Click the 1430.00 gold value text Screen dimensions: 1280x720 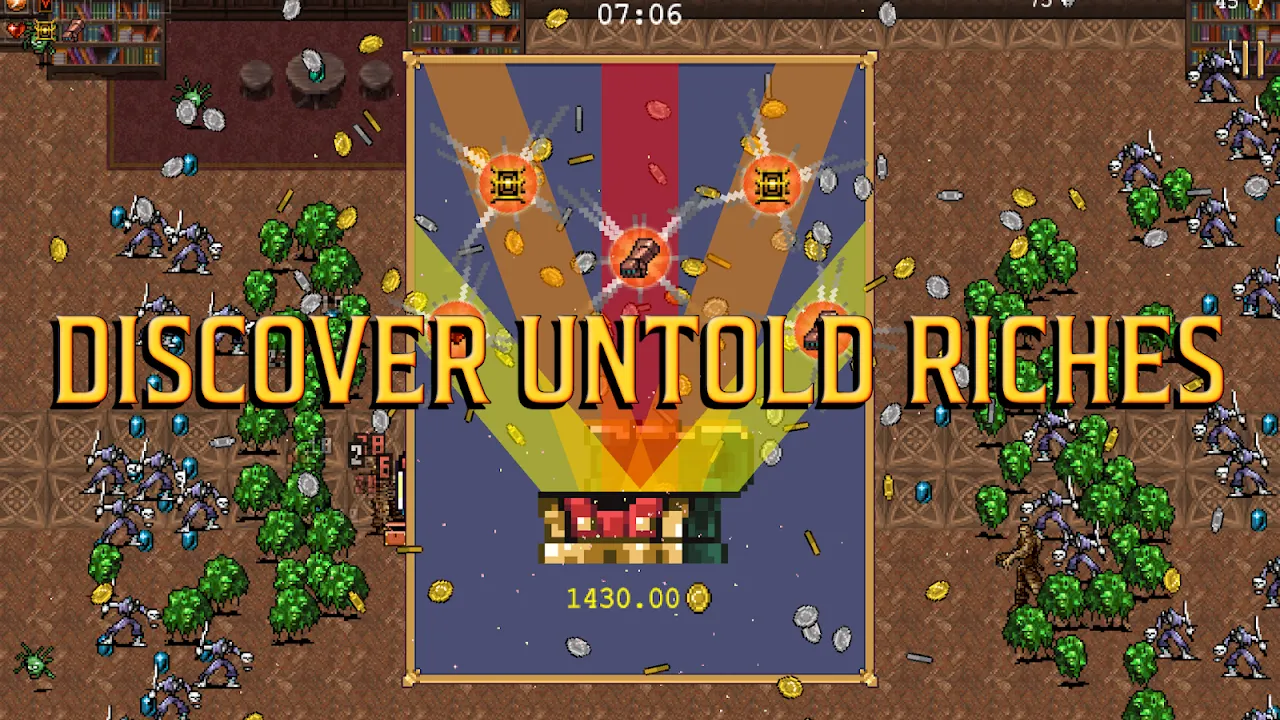[620, 599]
